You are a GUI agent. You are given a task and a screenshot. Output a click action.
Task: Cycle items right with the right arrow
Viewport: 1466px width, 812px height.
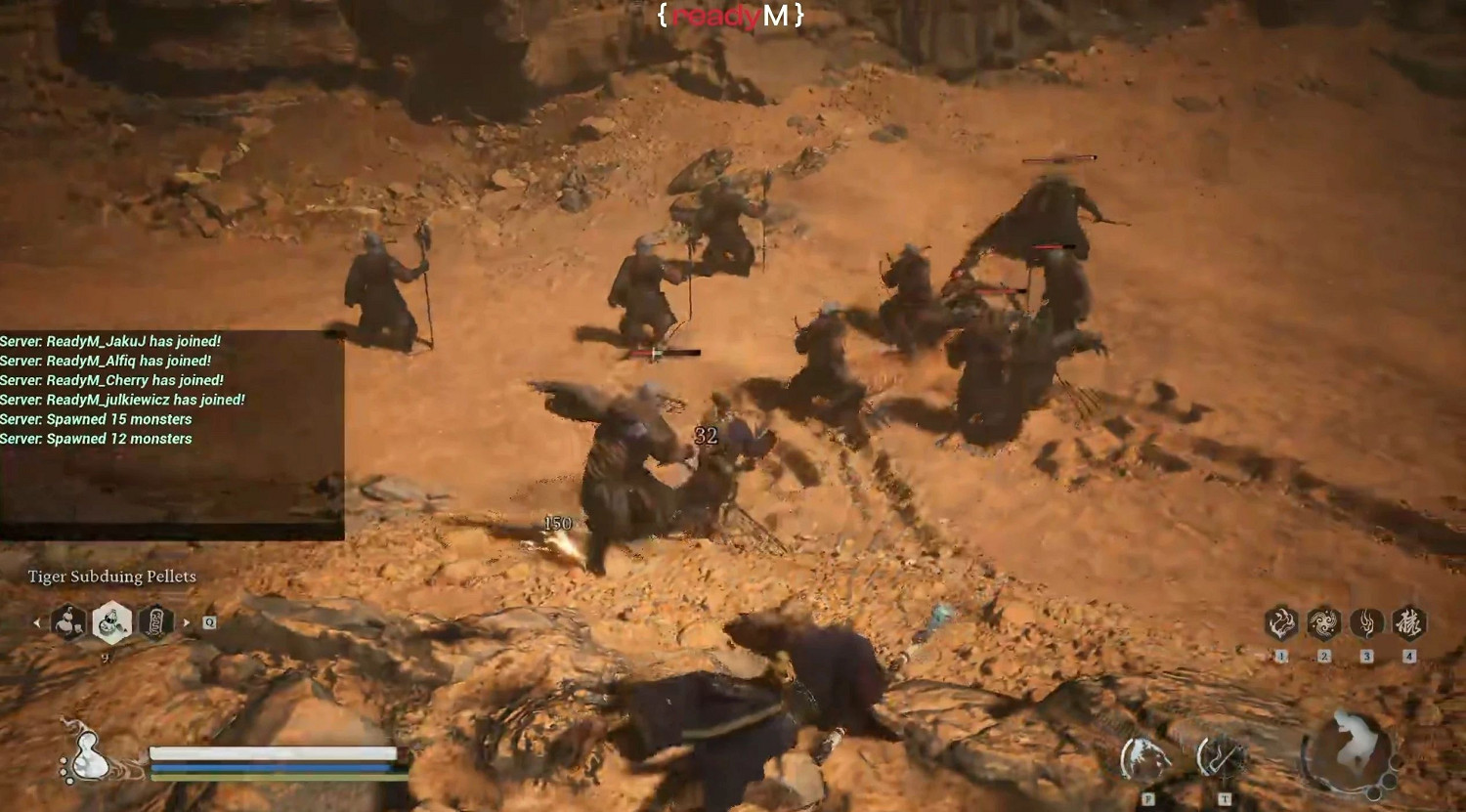pos(185,622)
